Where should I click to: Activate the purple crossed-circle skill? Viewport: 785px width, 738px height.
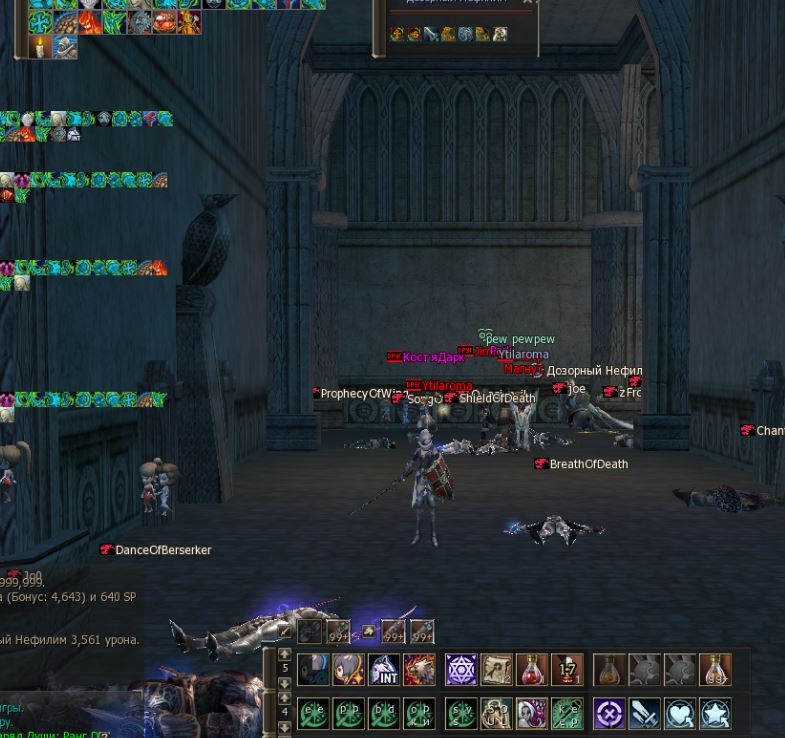609,714
